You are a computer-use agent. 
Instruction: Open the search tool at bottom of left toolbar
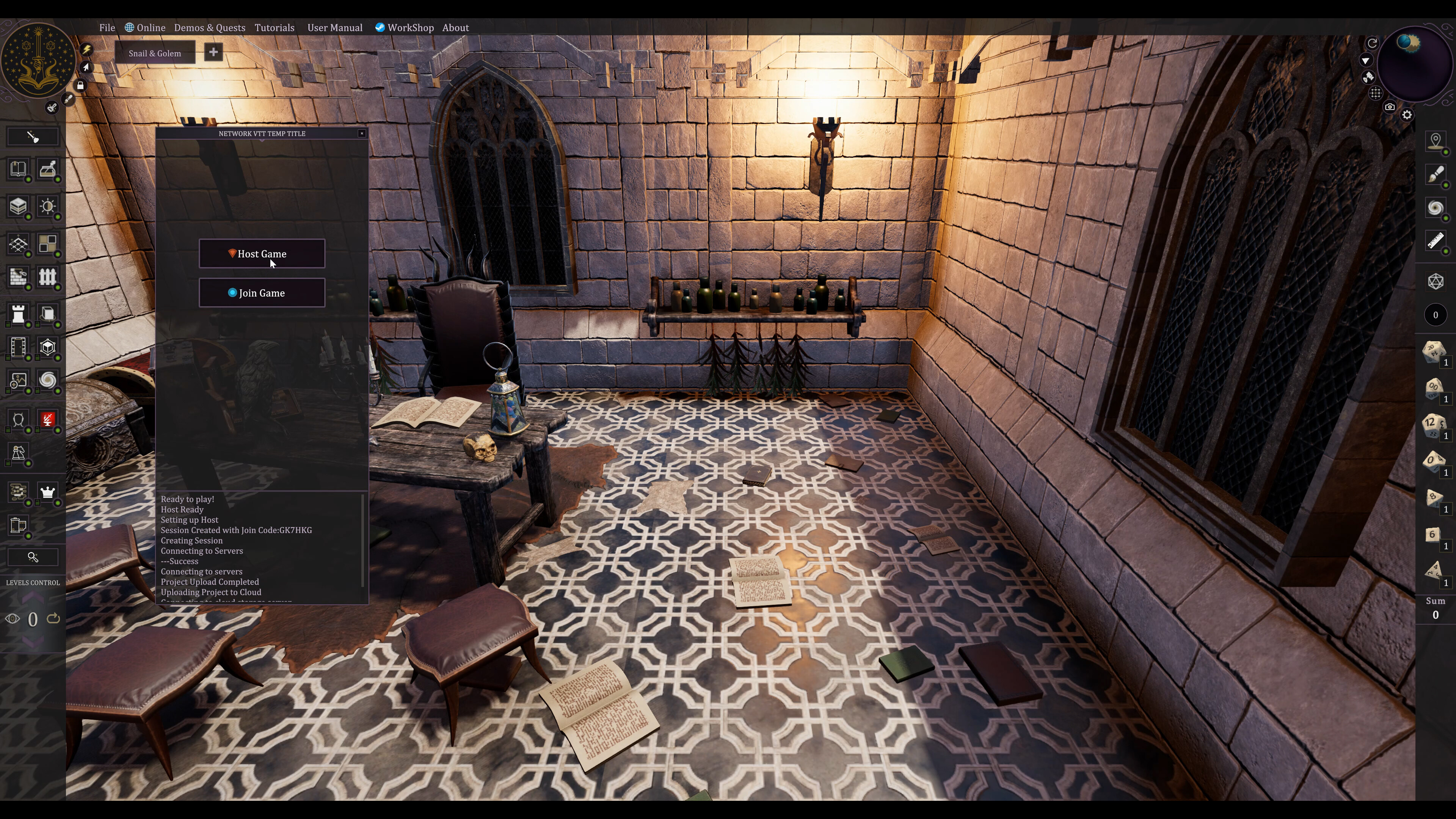(33, 557)
